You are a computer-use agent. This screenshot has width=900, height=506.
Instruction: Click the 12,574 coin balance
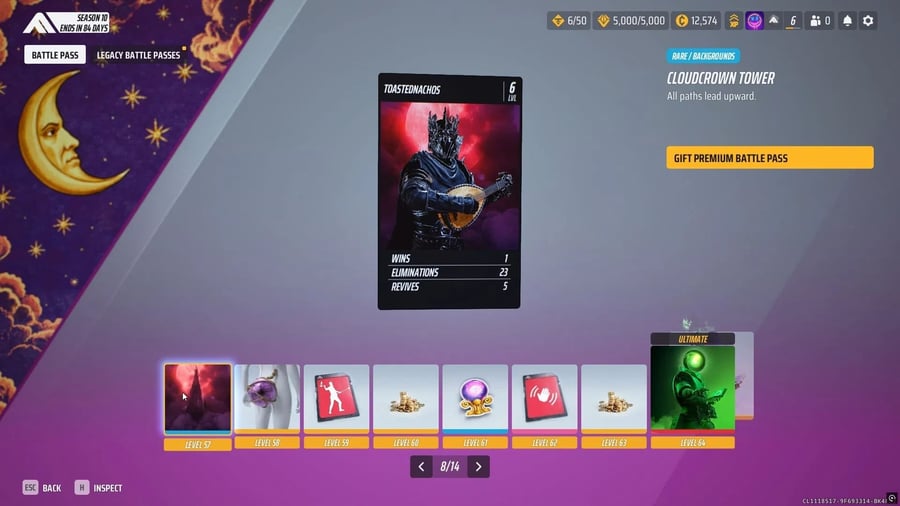point(696,21)
